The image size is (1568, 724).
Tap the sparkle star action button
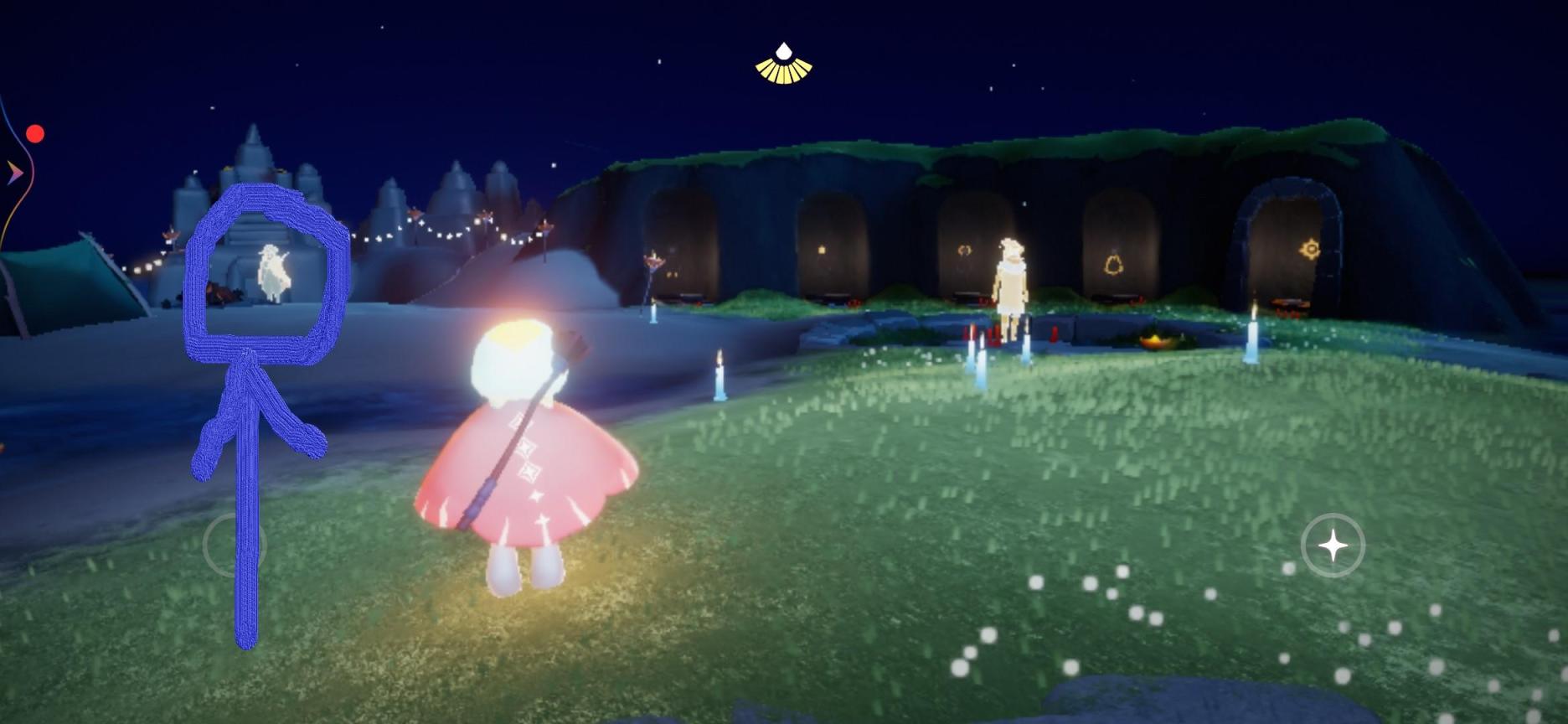point(1333,546)
